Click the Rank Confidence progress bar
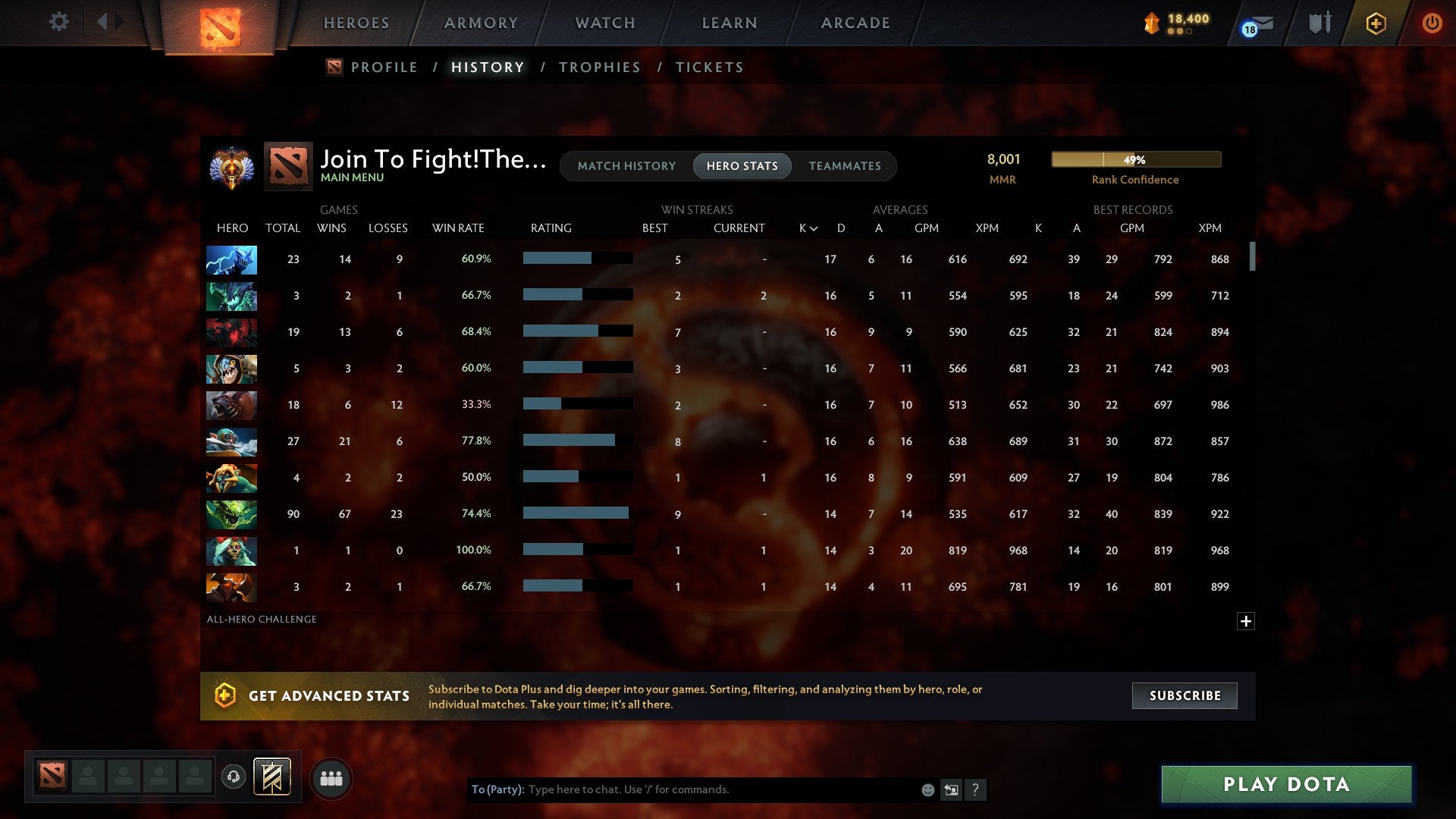This screenshot has width=1456, height=819. 1135,159
